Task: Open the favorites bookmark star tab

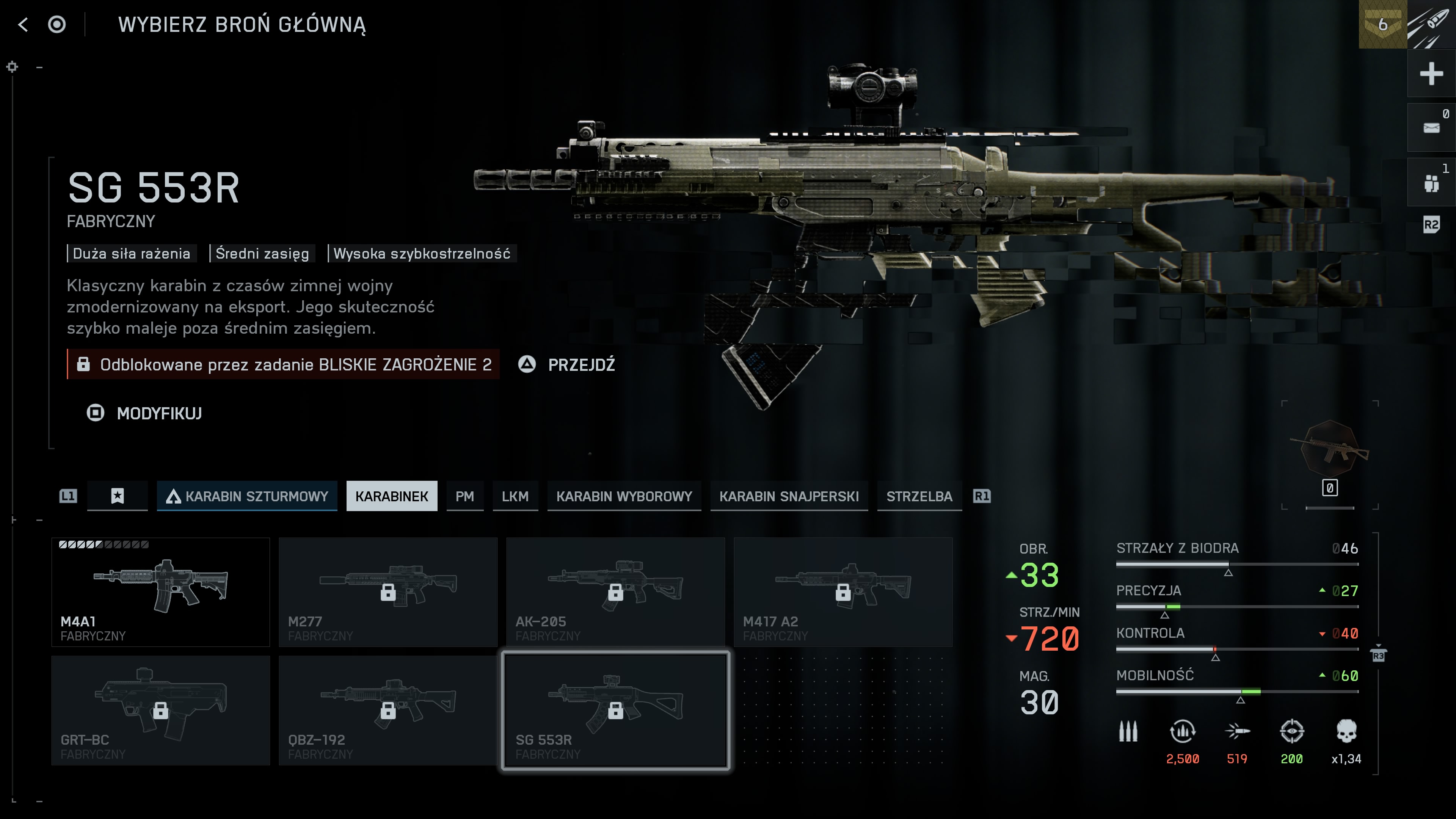Action: (x=117, y=496)
